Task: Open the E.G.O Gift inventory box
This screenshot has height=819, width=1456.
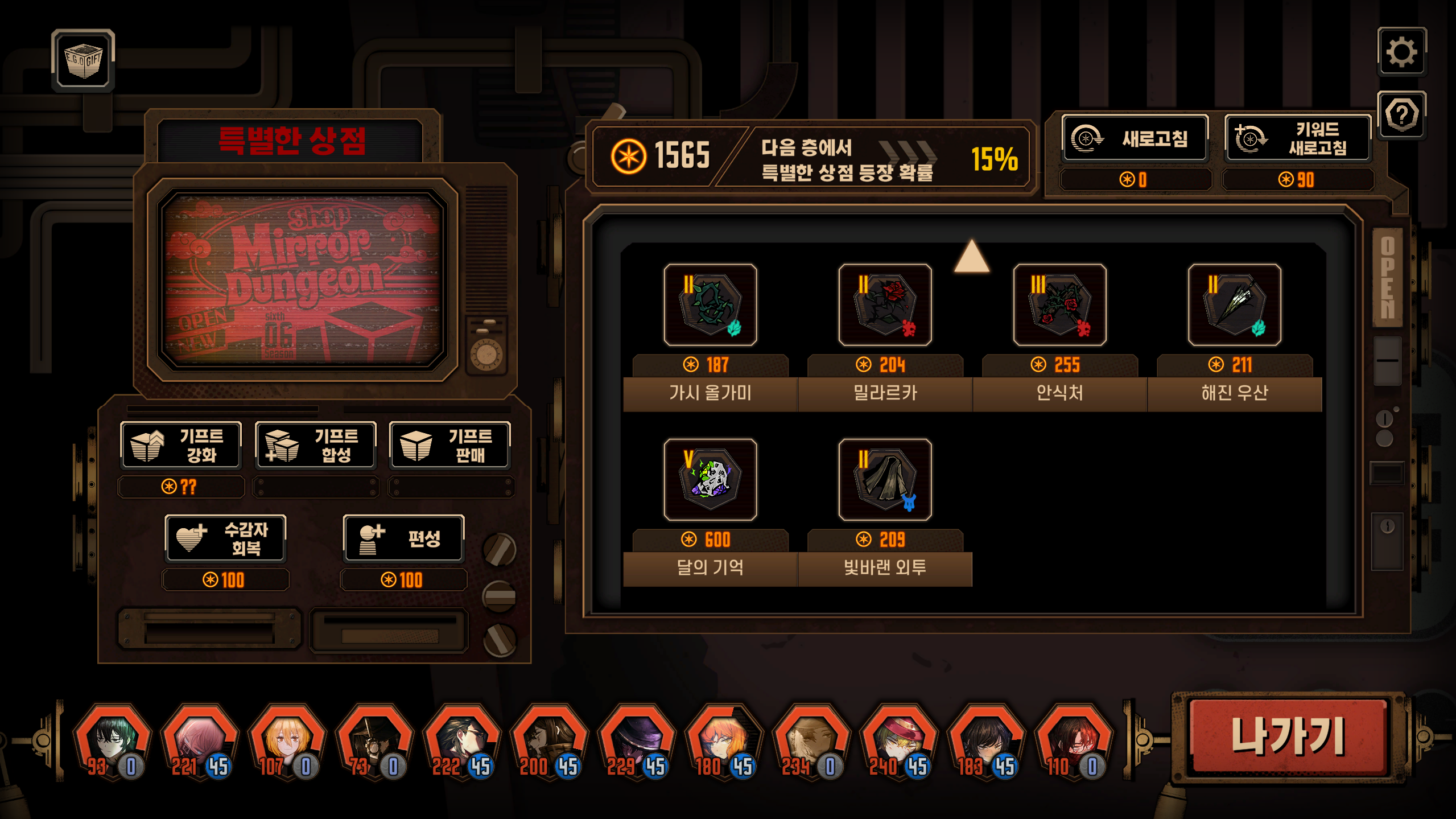Action: (84, 60)
